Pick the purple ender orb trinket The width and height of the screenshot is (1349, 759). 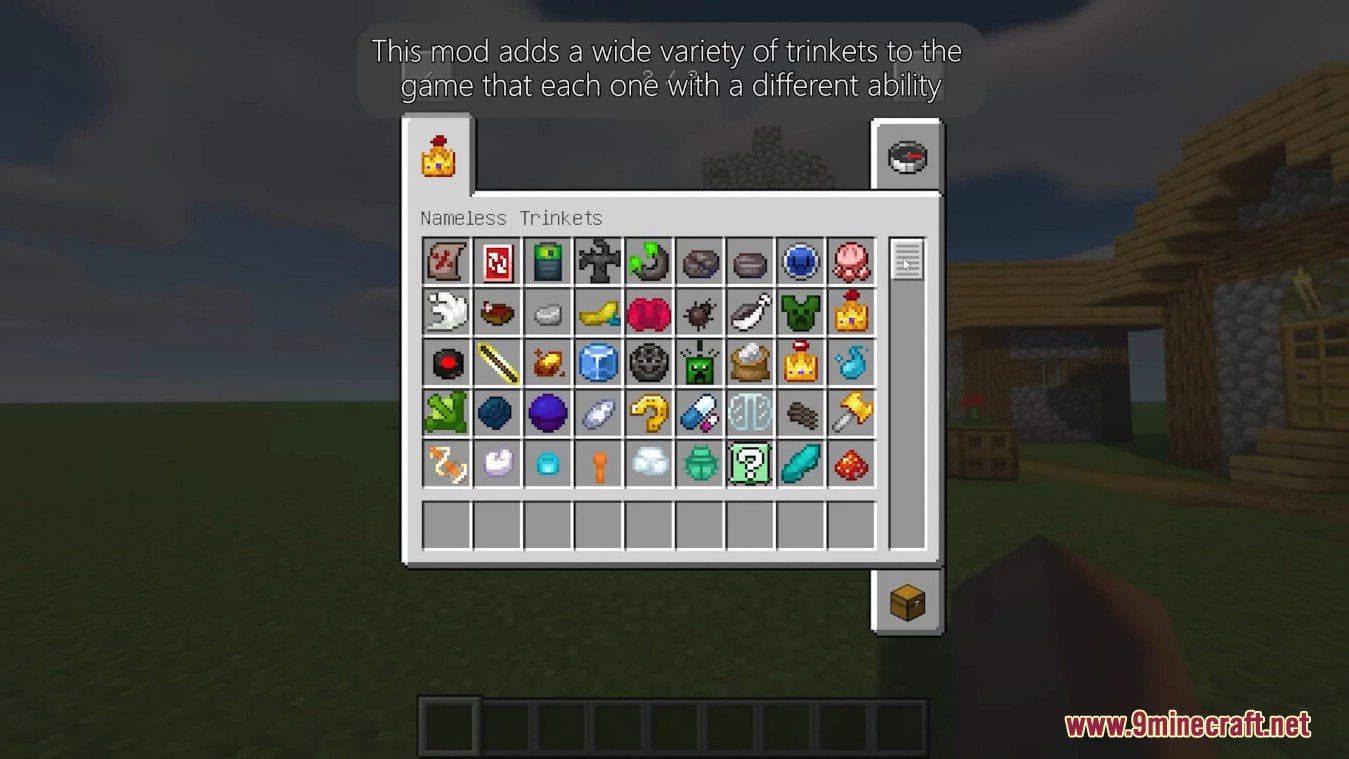coord(548,412)
